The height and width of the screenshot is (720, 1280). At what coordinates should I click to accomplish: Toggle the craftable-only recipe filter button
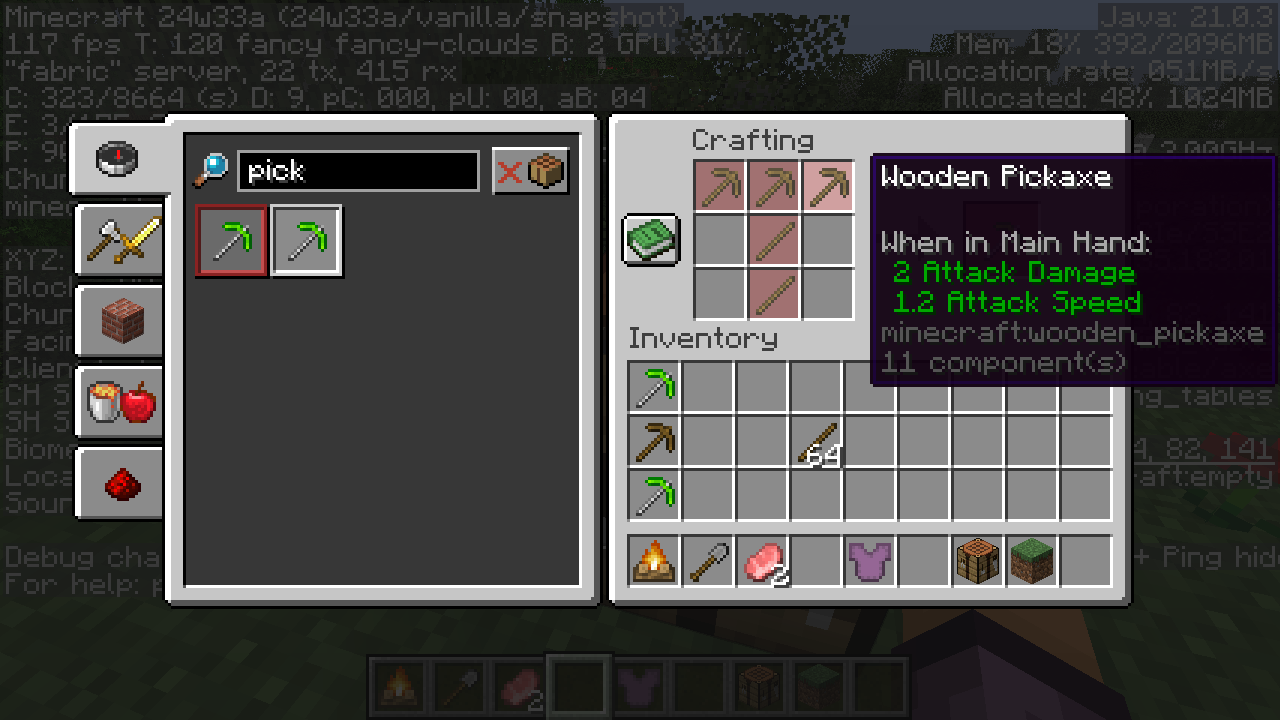coord(531,171)
